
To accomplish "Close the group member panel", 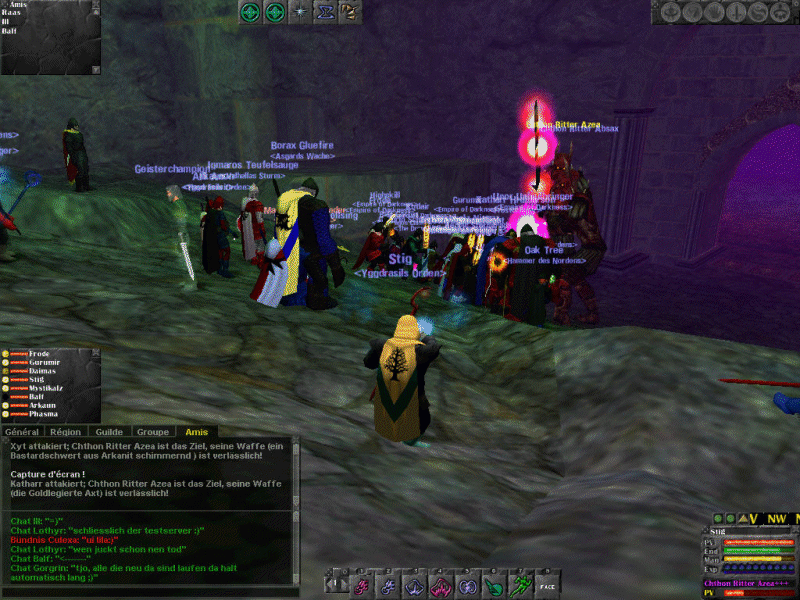I will [95, 353].
